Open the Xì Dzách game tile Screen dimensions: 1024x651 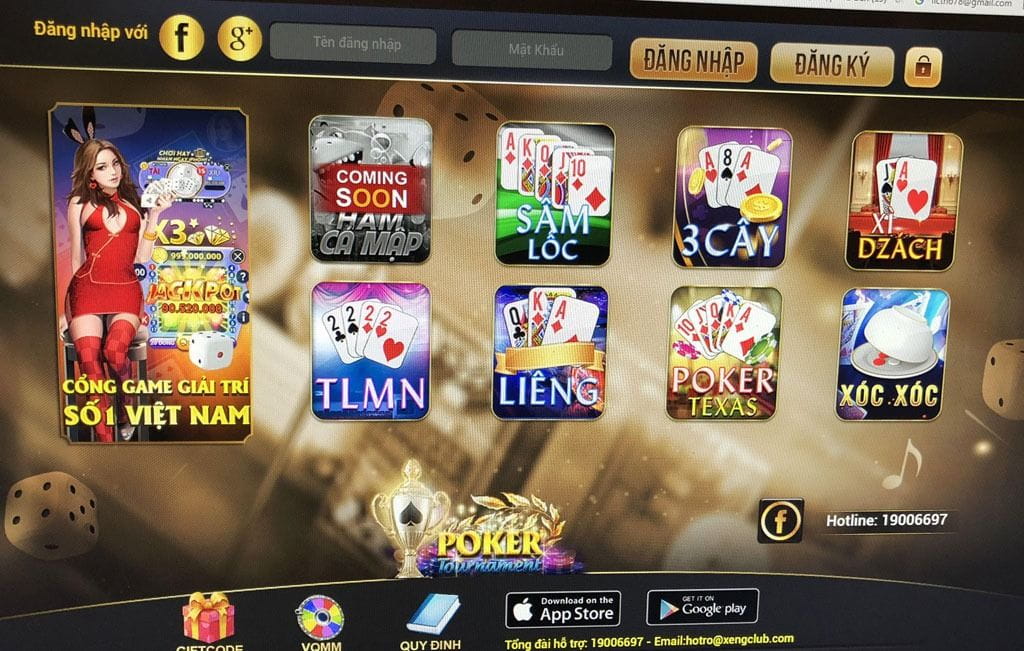tap(905, 201)
